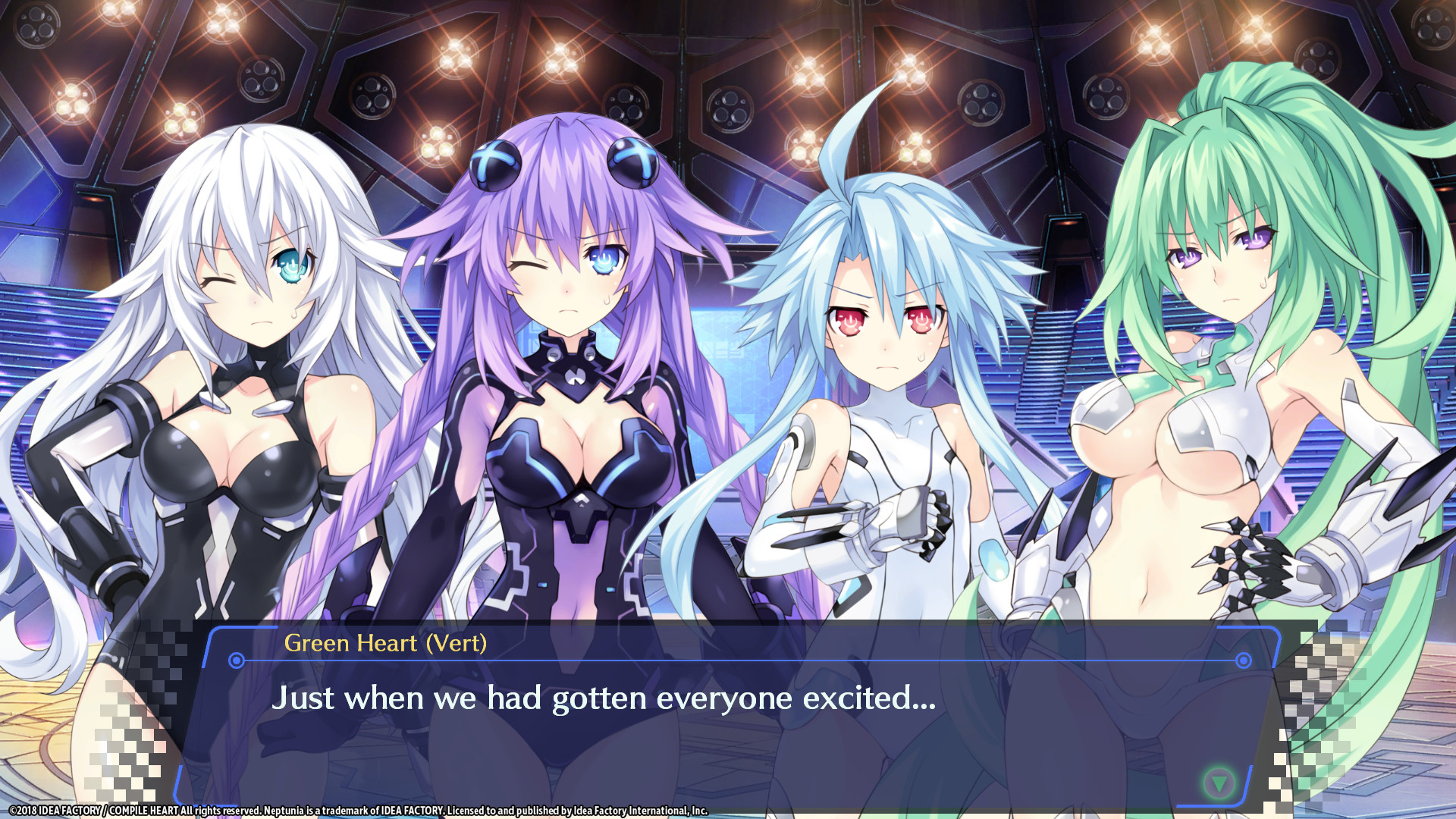Click the blue circular node right of the dialogue box

pyautogui.click(x=1244, y=662)
